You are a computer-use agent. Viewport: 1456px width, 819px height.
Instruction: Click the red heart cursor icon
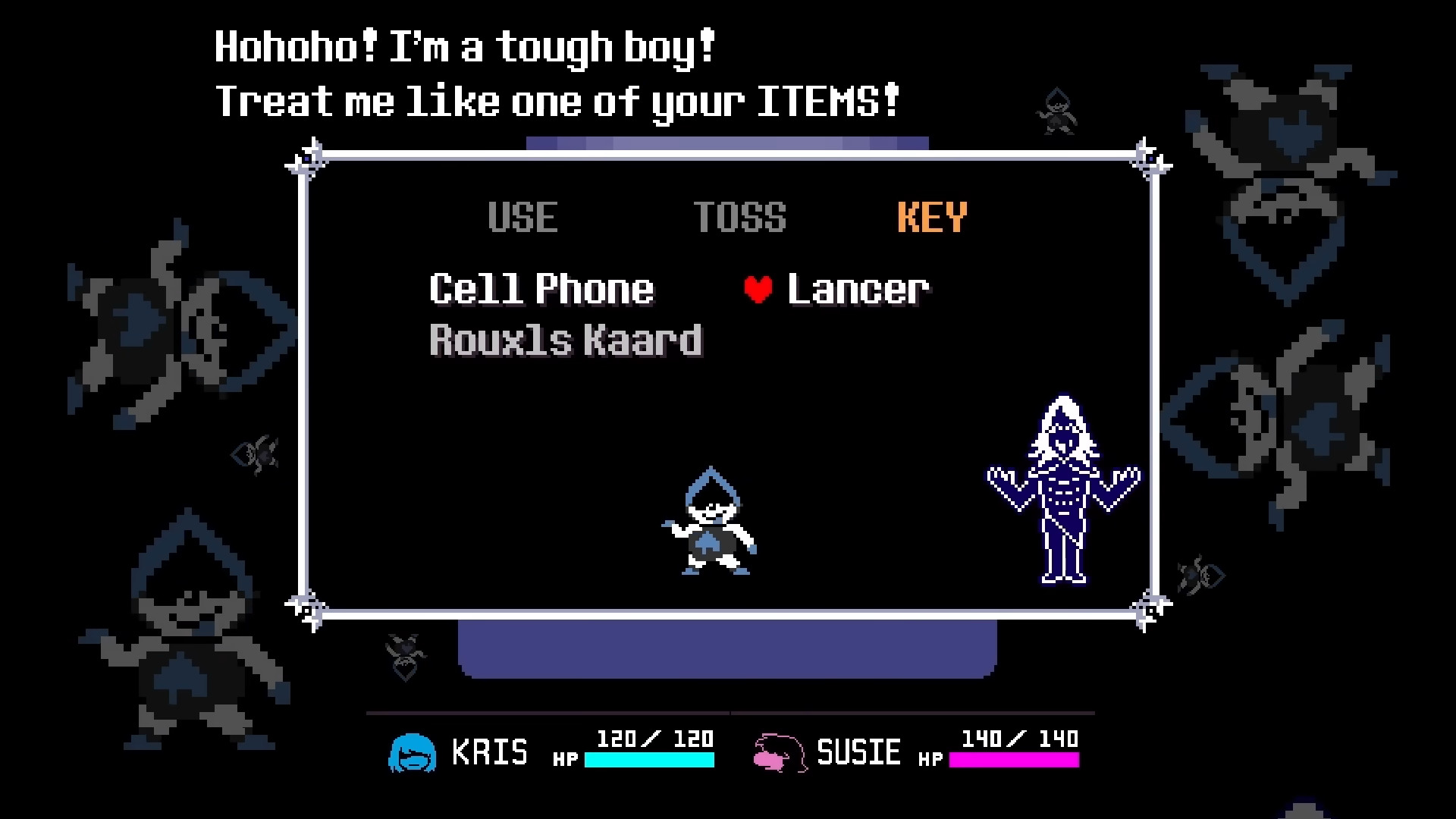click(x=756, y=288)
